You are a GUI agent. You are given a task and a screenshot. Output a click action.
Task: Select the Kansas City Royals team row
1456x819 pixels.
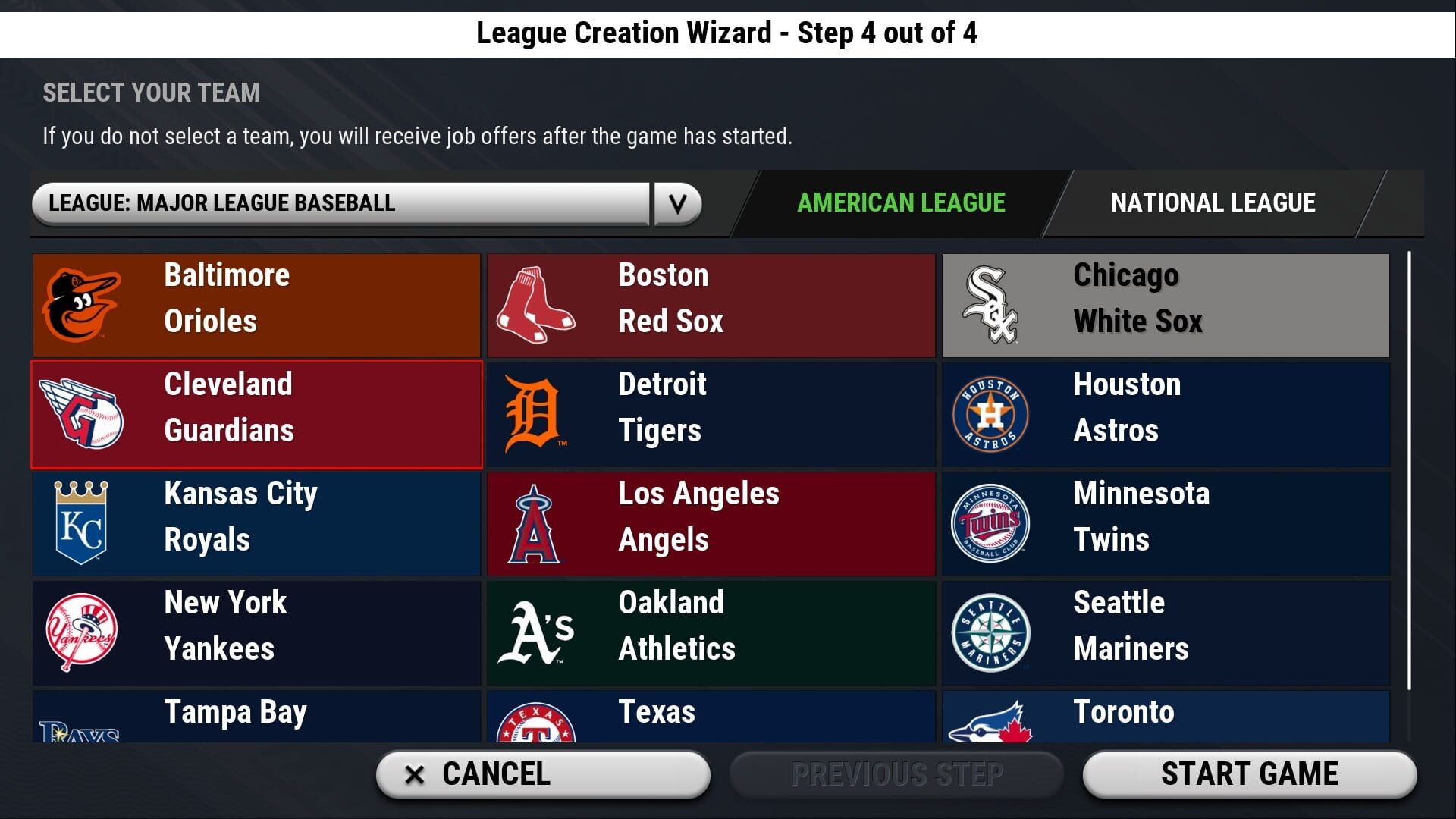tap(256, 523)
